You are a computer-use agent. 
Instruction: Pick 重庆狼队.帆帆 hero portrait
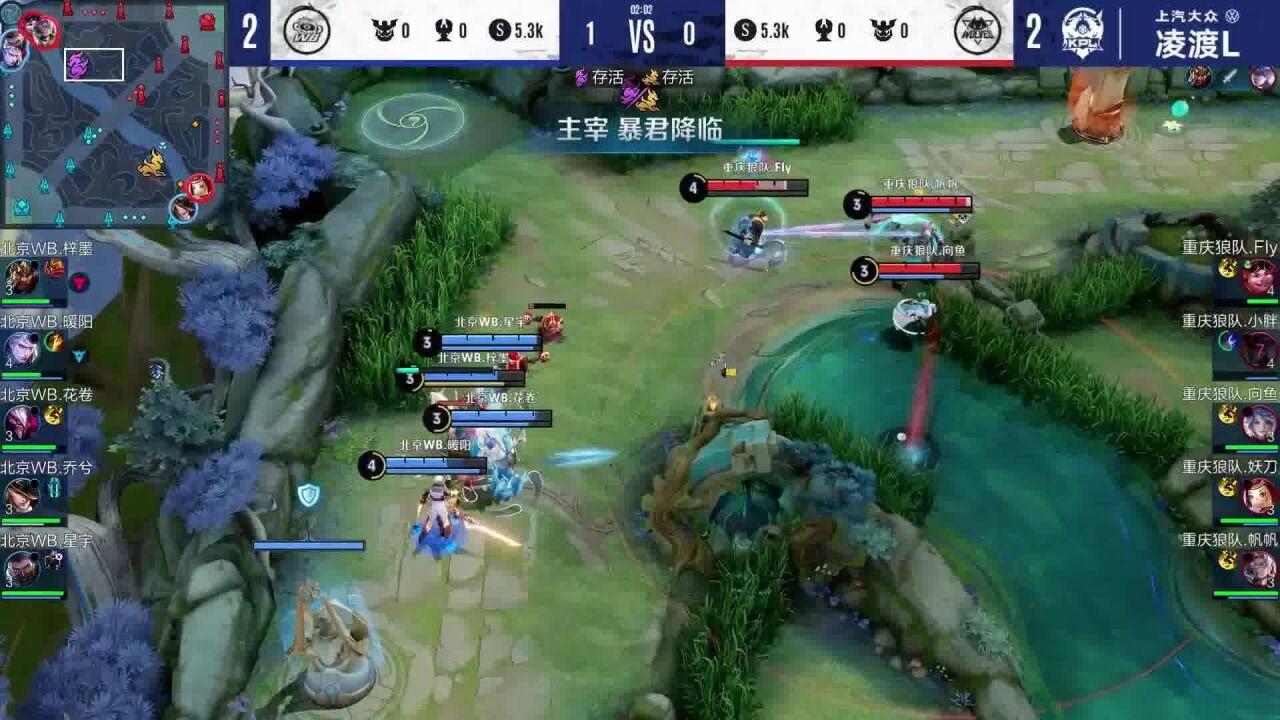[x=1258, y=568]
